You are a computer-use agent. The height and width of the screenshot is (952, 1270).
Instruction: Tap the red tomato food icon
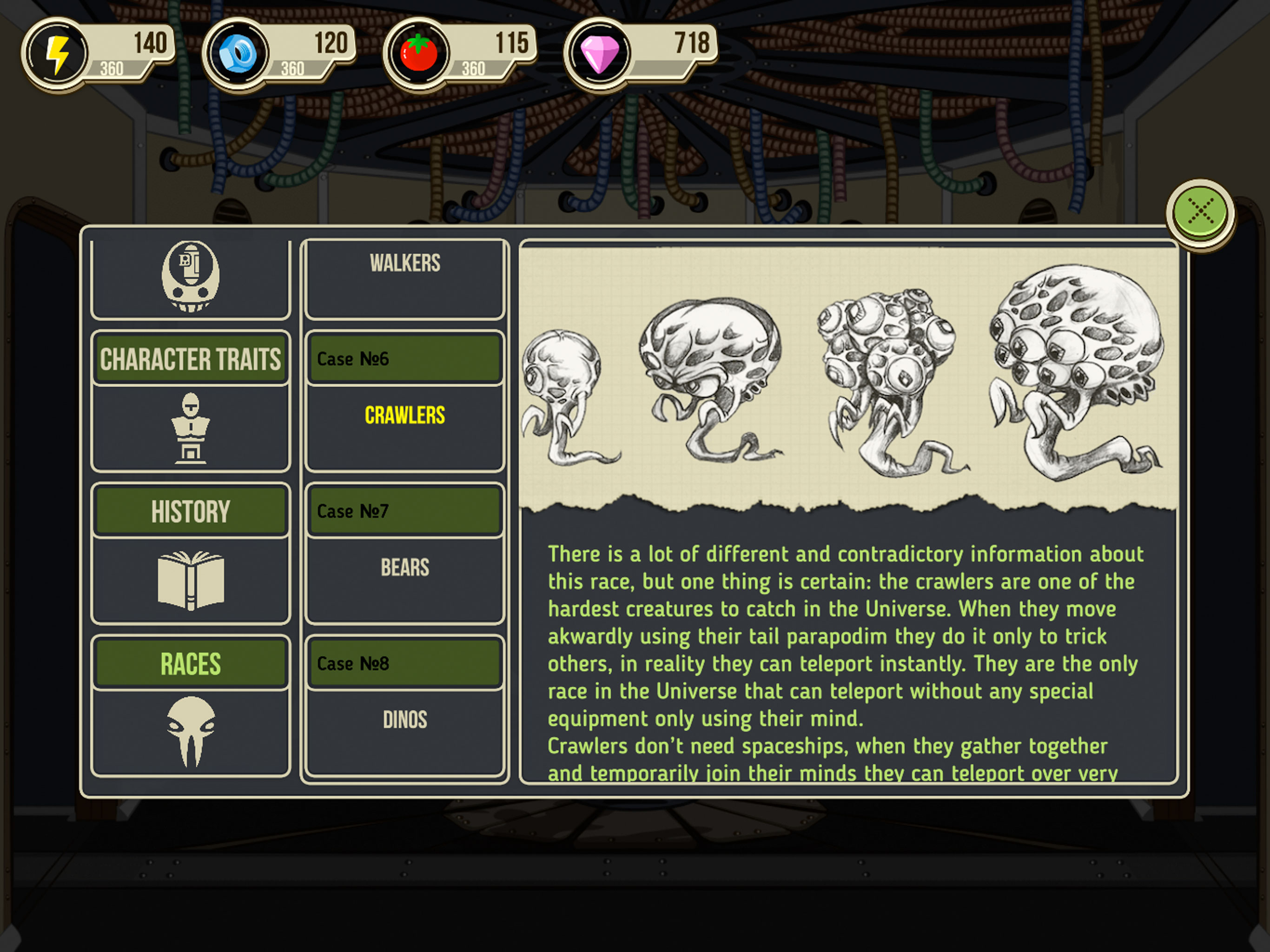pos(418,54)
